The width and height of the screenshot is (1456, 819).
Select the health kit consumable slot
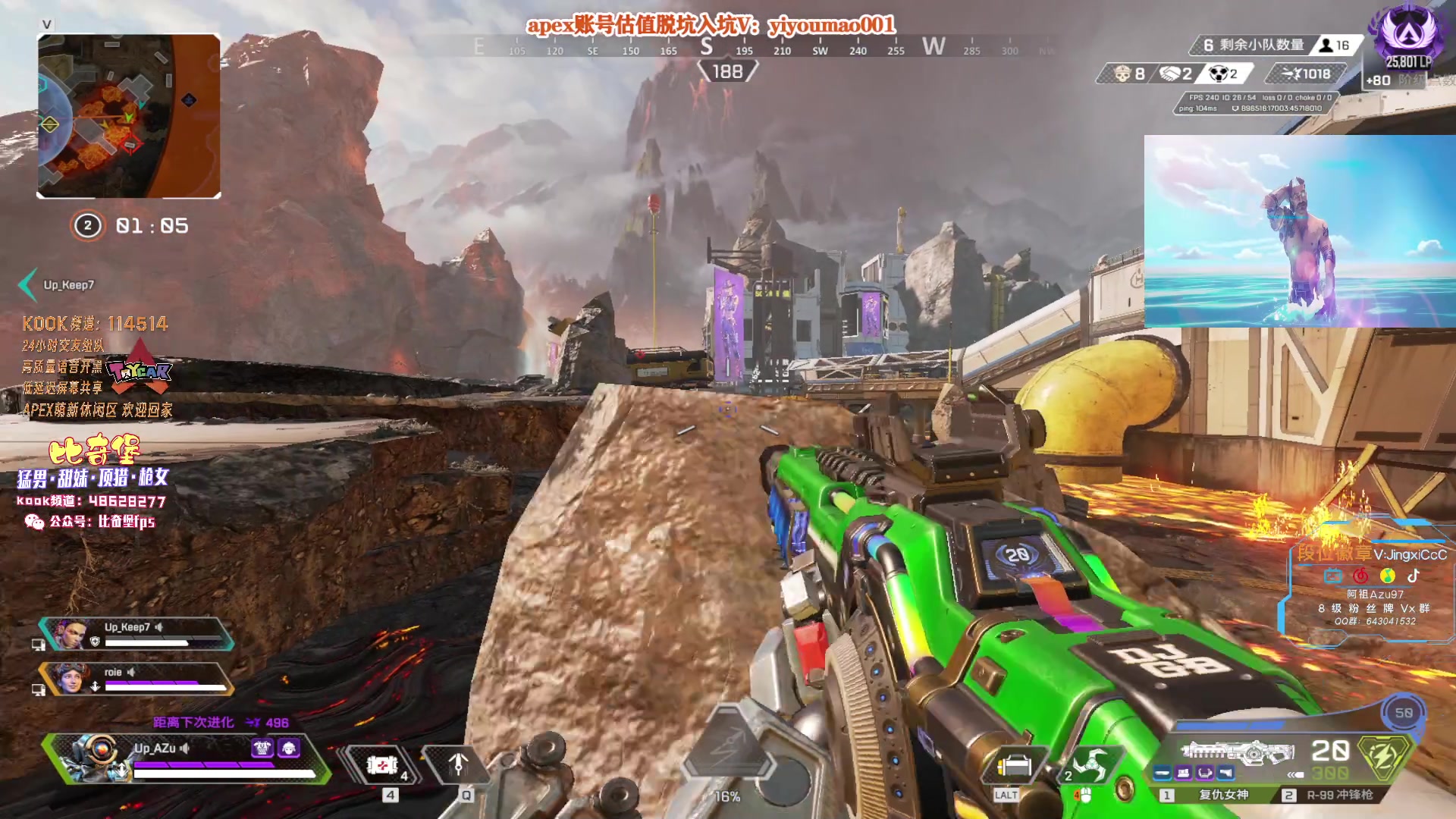pyautogui.click(x=383, y=766)
